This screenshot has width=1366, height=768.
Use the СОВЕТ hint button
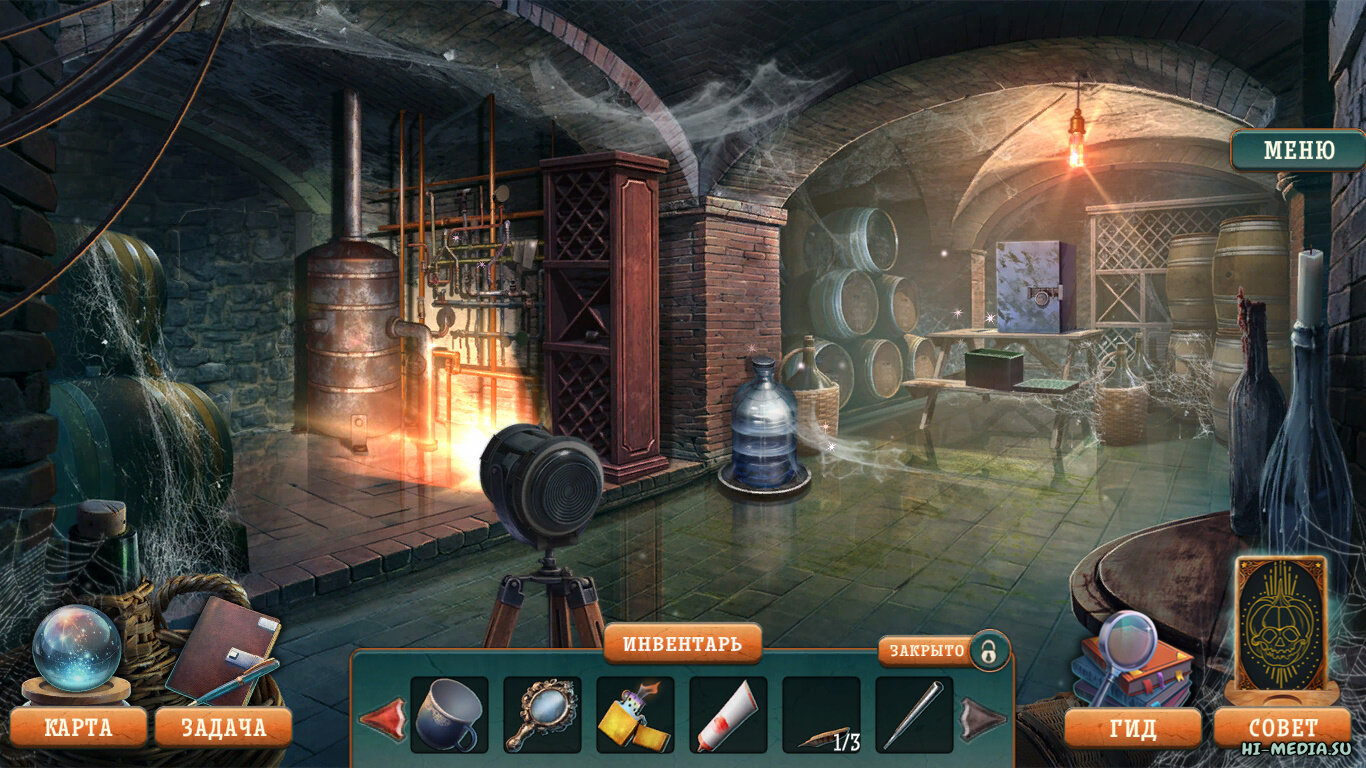coord(1283,728)
